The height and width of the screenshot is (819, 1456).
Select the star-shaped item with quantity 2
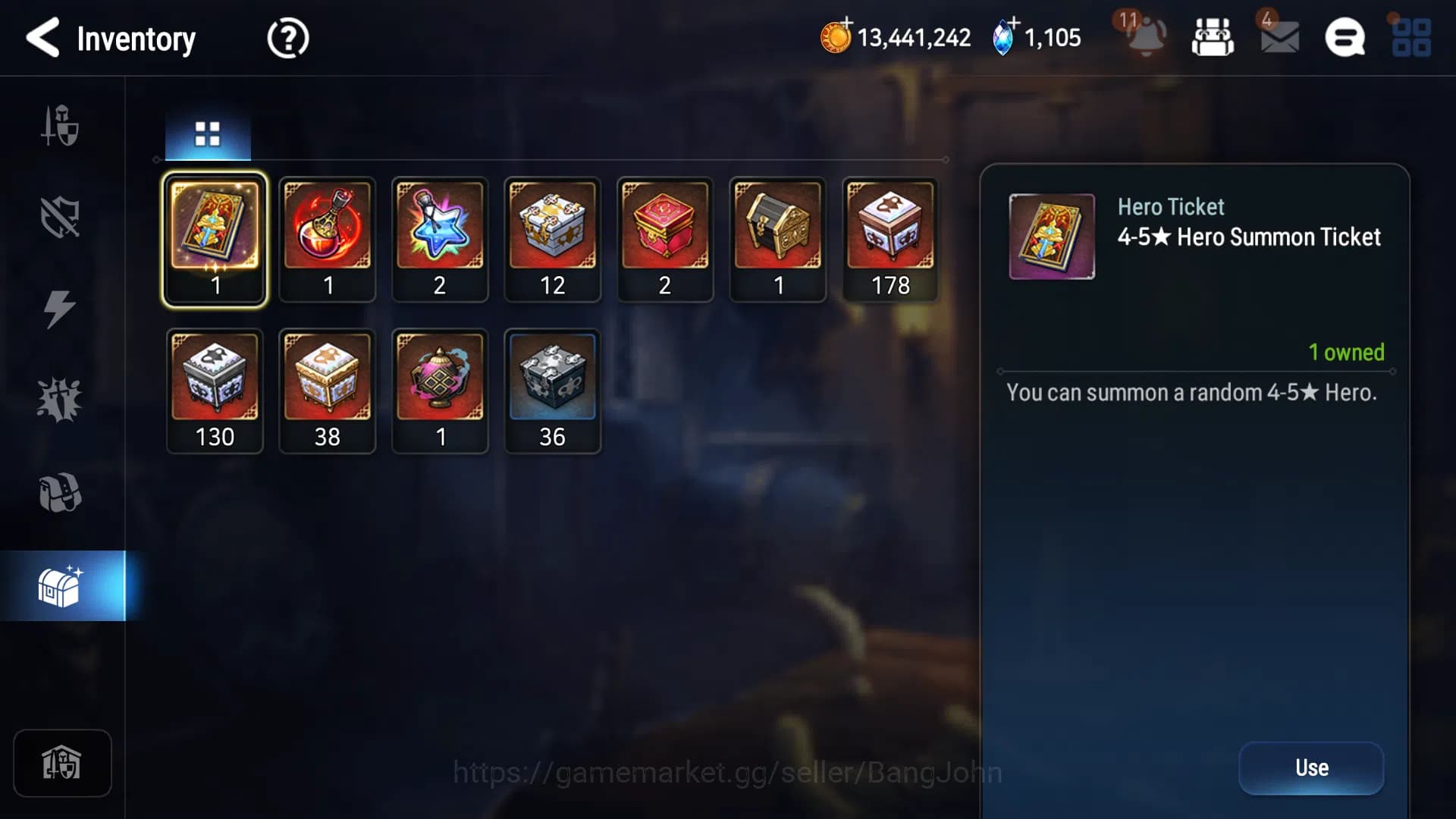[x=440, y=239]
